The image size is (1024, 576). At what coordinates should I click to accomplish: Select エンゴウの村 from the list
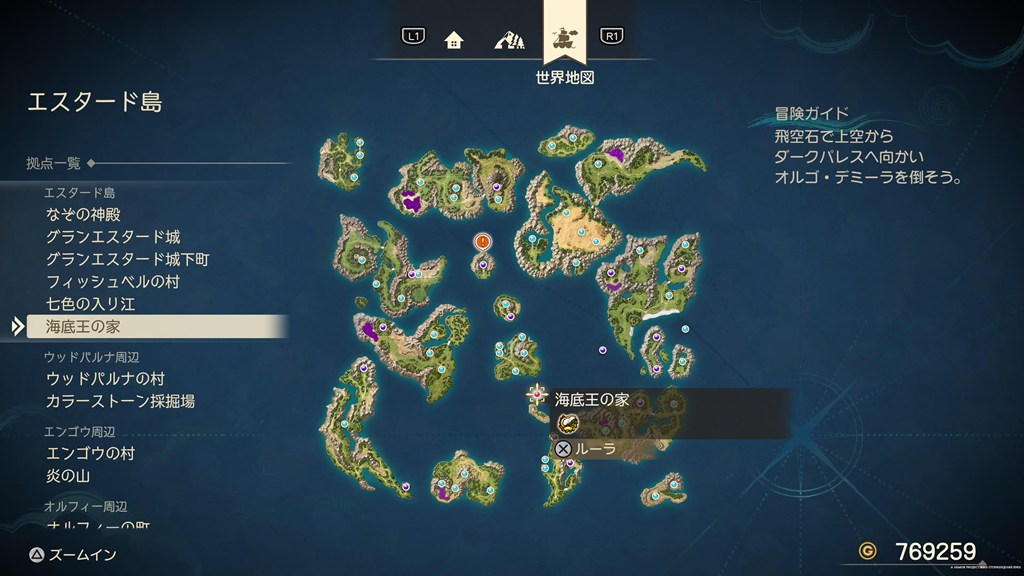click(90, 453)
